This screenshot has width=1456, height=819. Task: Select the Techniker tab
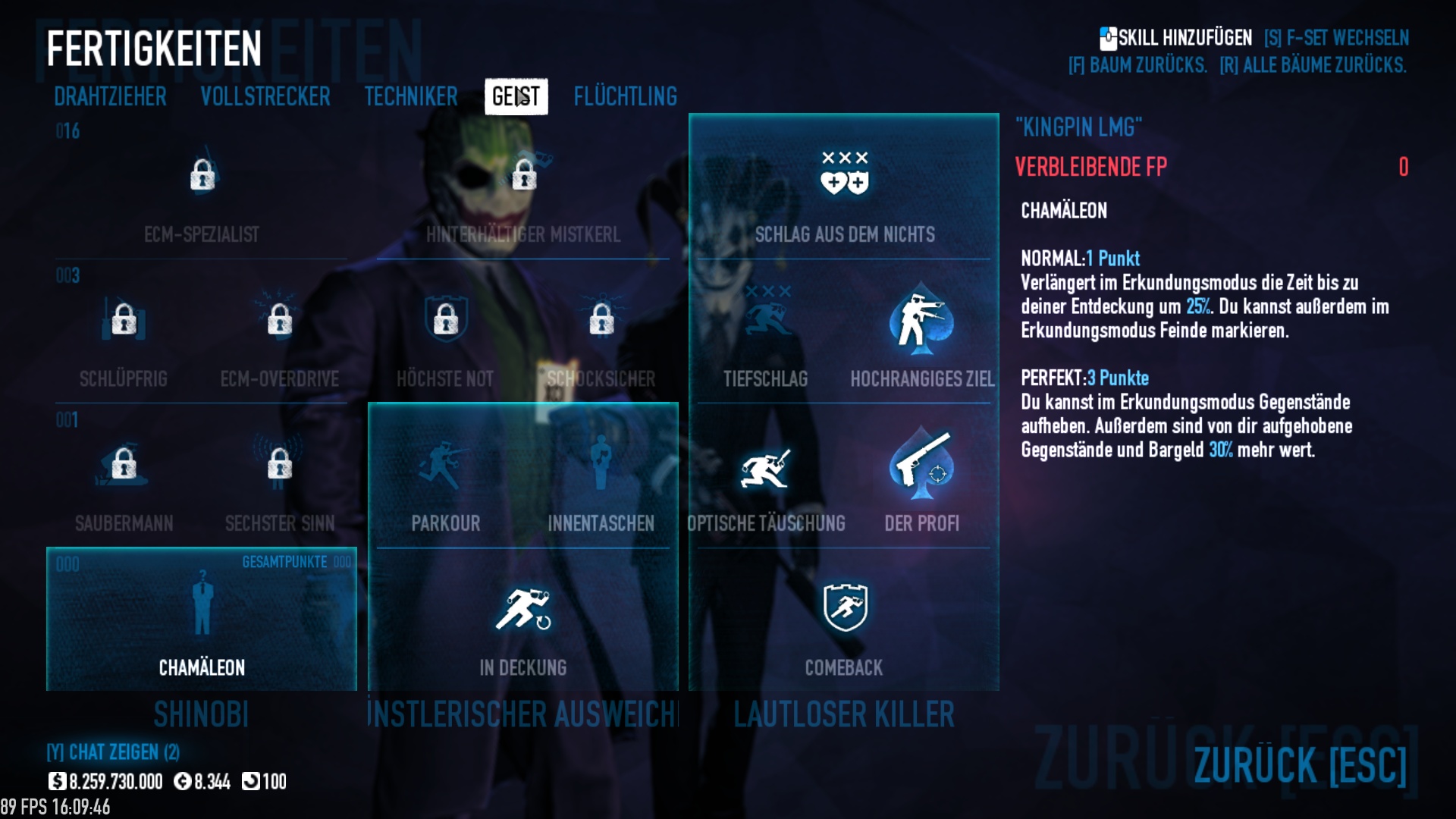pos(410,97)
